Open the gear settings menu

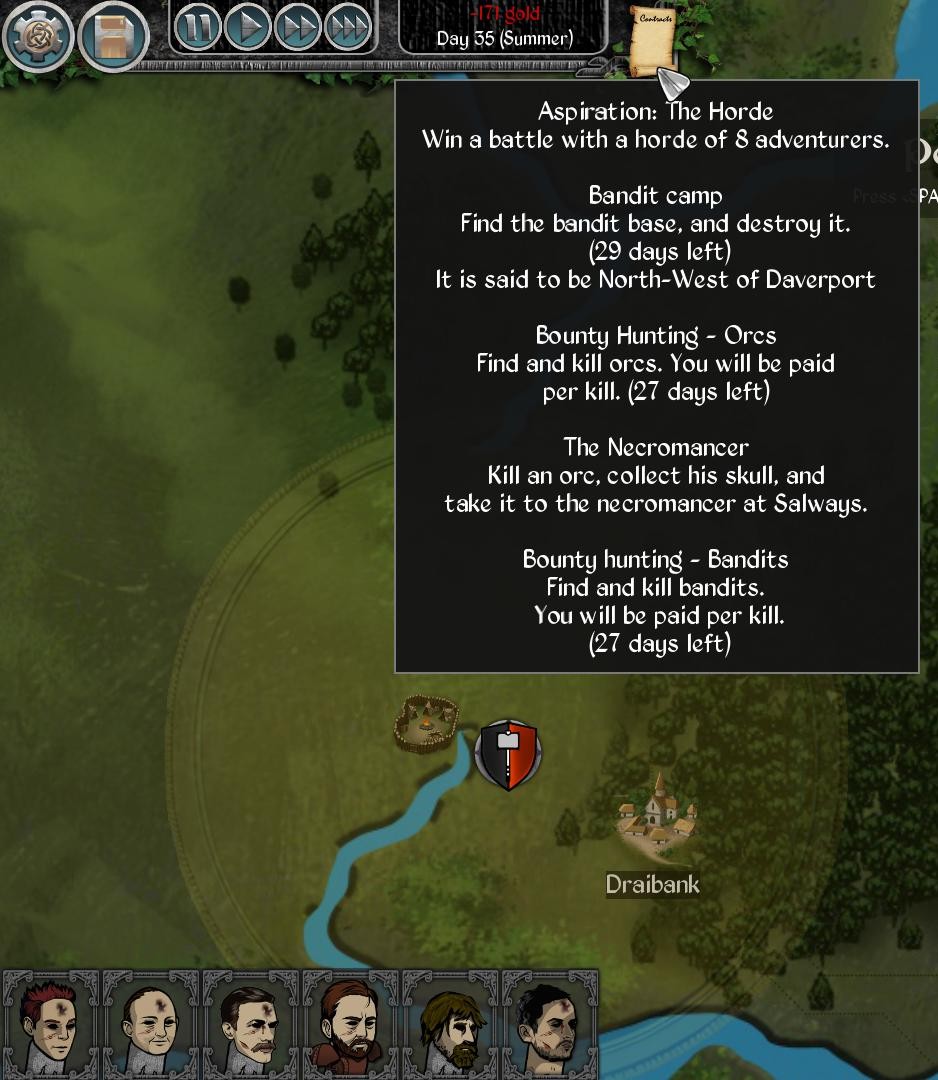coord(38,38)
